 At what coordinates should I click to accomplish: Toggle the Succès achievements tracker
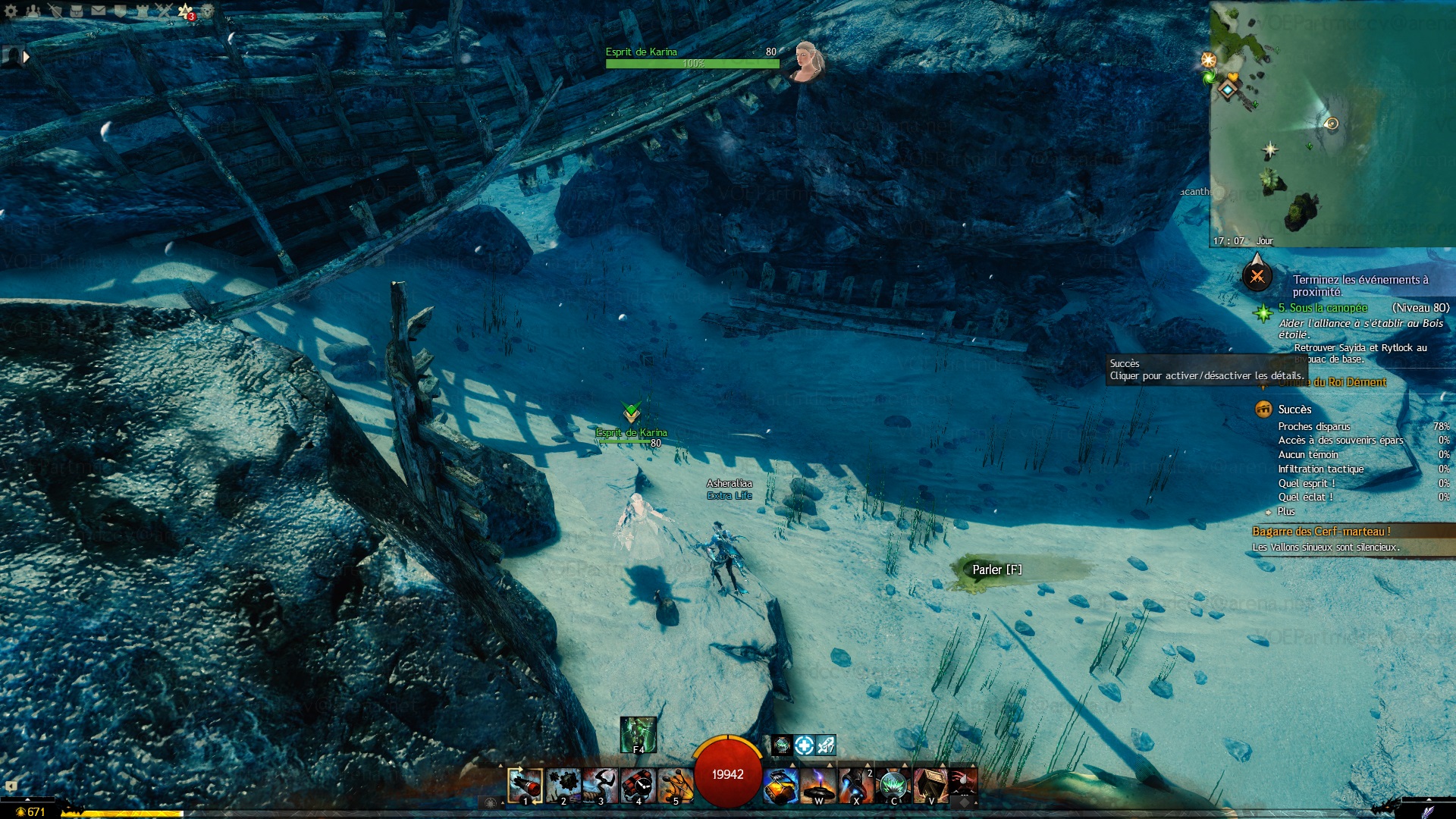tap(1294, 409)
